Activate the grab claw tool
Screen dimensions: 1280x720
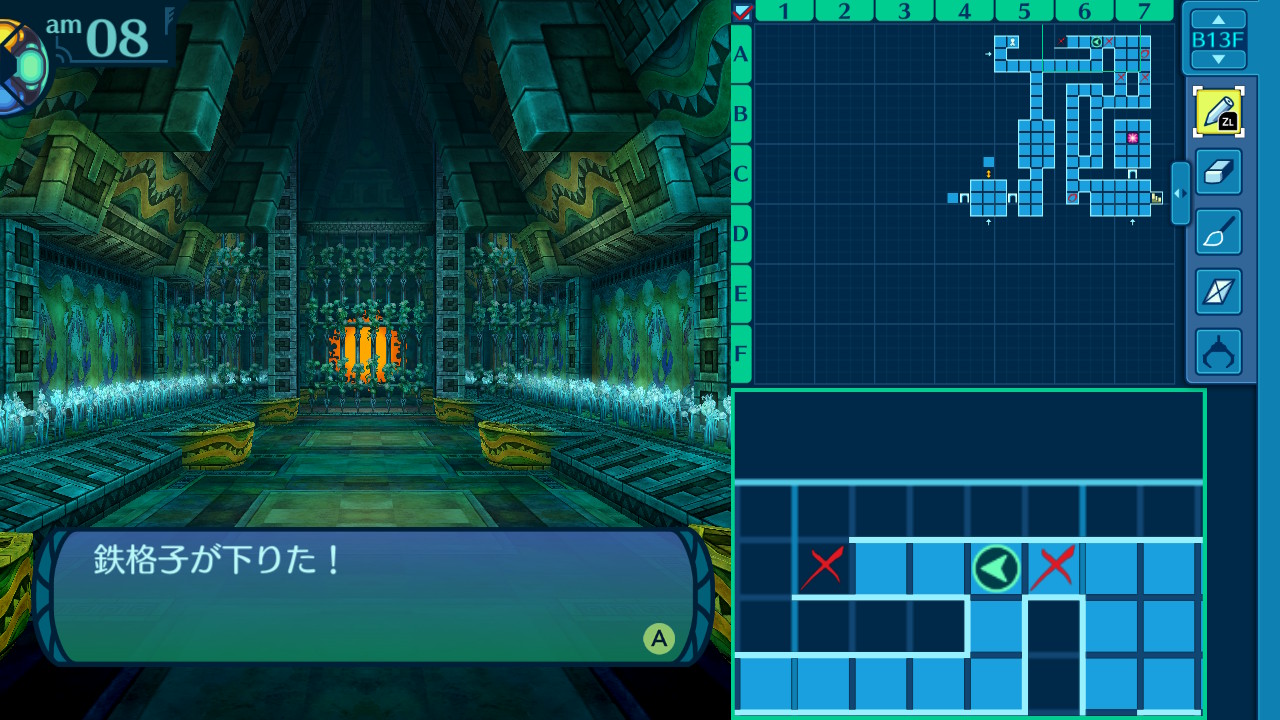tap(1218, 352)
